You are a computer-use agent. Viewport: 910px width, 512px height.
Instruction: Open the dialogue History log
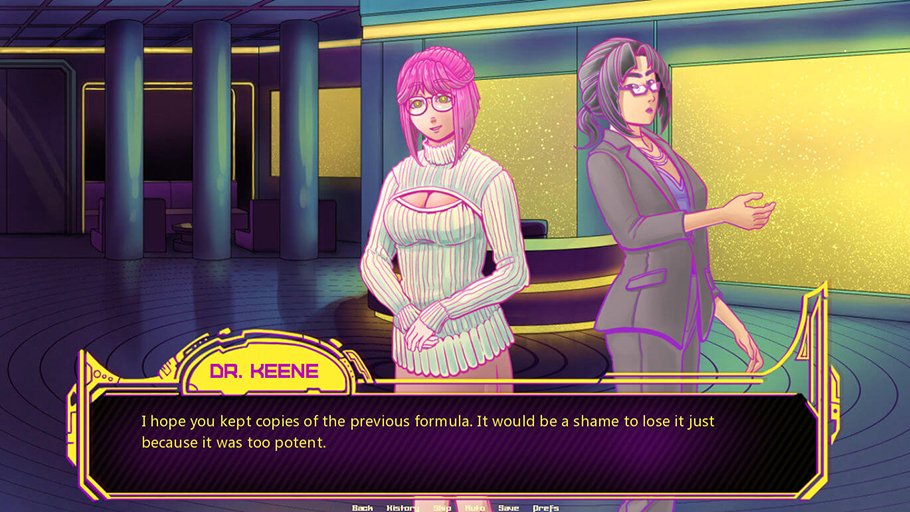point(402,507)
